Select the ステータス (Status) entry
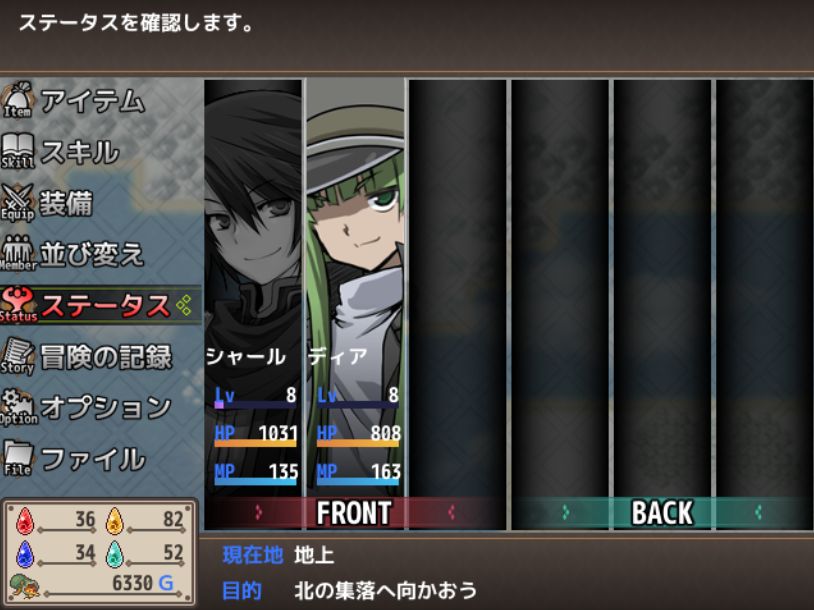Viewport: 814px width, 610px height. coord(104,305)
